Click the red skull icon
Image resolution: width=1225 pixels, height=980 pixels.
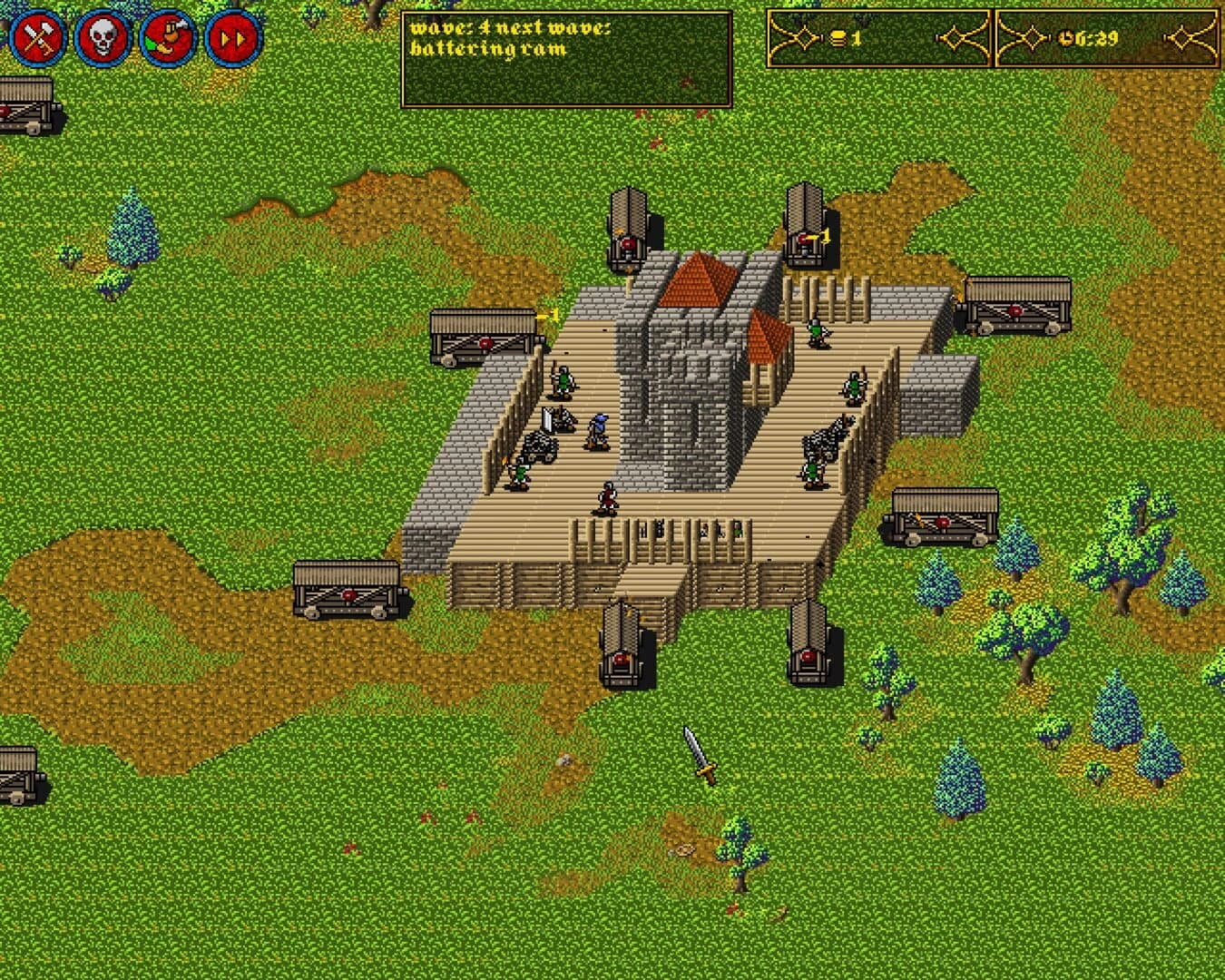[x=102, y=36]
